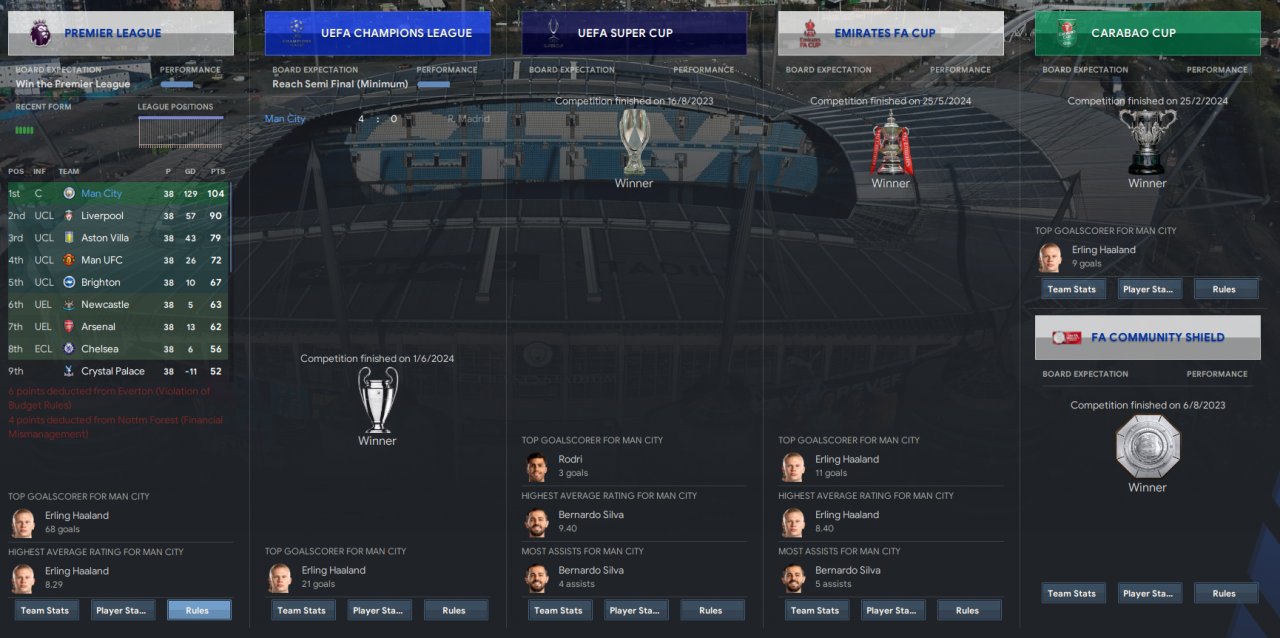The width and height of the screenshot is (1280, 638).
Task: View Emirates FA Cup Team Stats
Action: coord(815,610)
